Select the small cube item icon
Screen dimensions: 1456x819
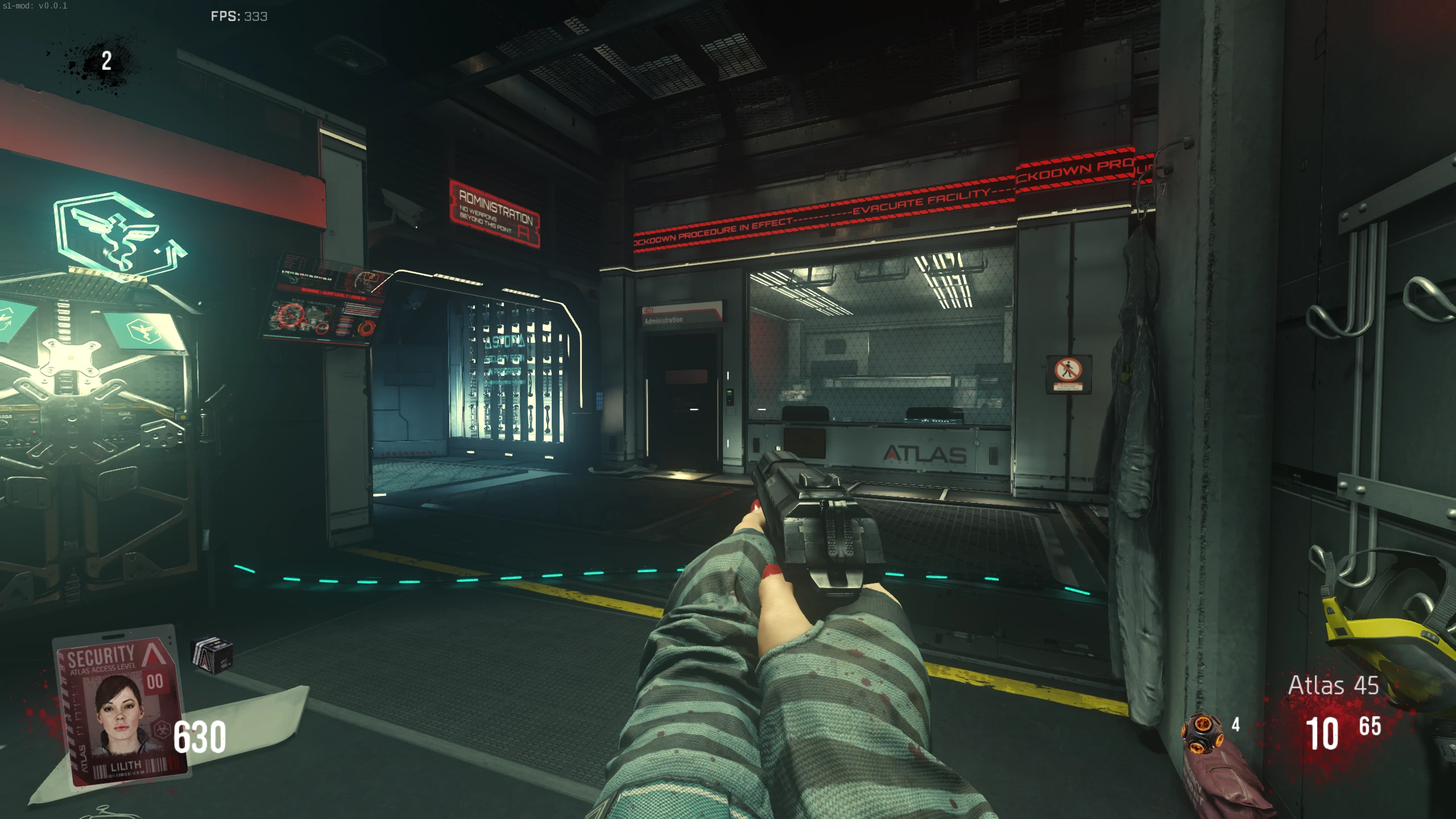(x=212, y=655)
